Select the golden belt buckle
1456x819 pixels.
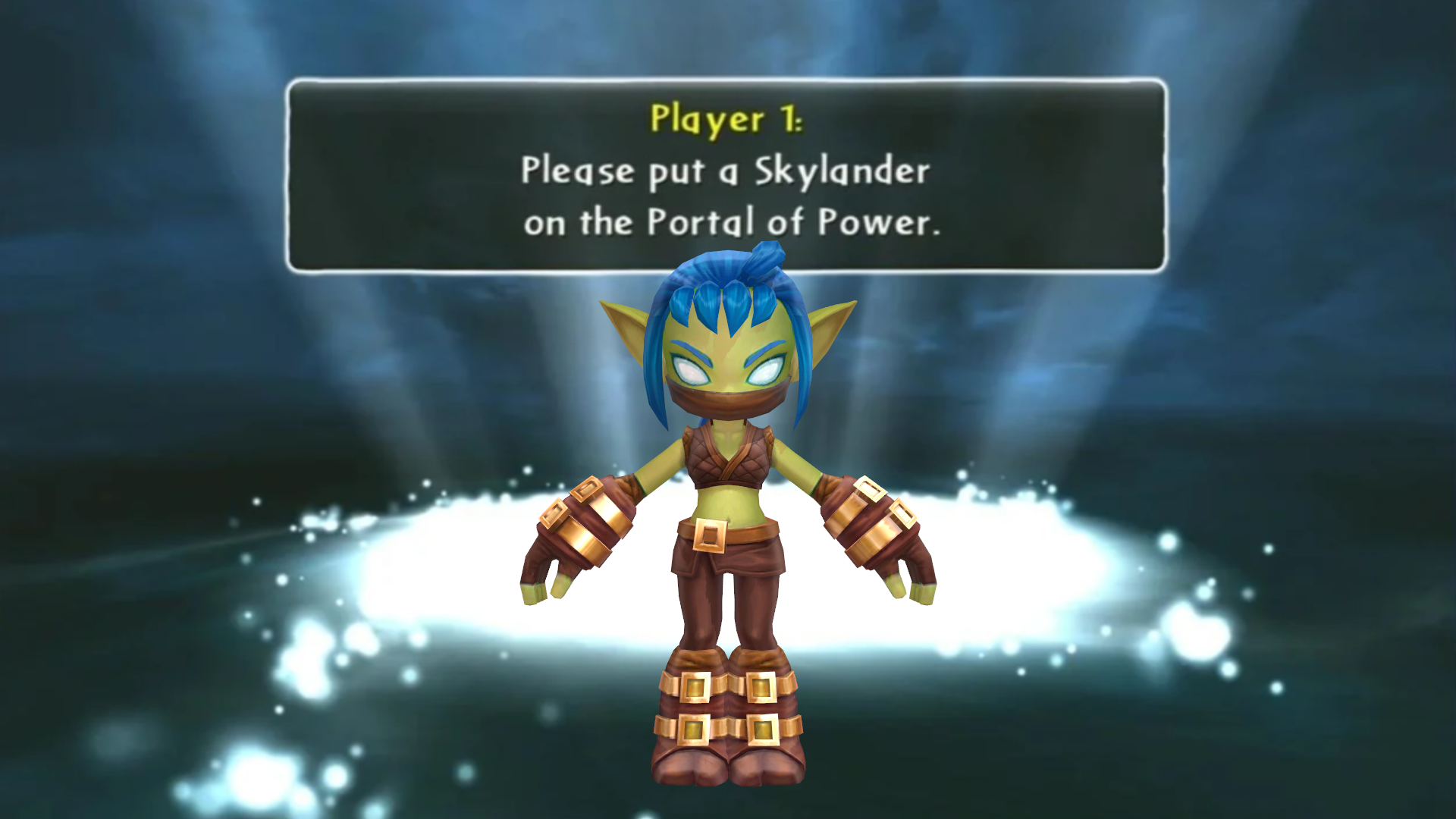coord(711,536)
